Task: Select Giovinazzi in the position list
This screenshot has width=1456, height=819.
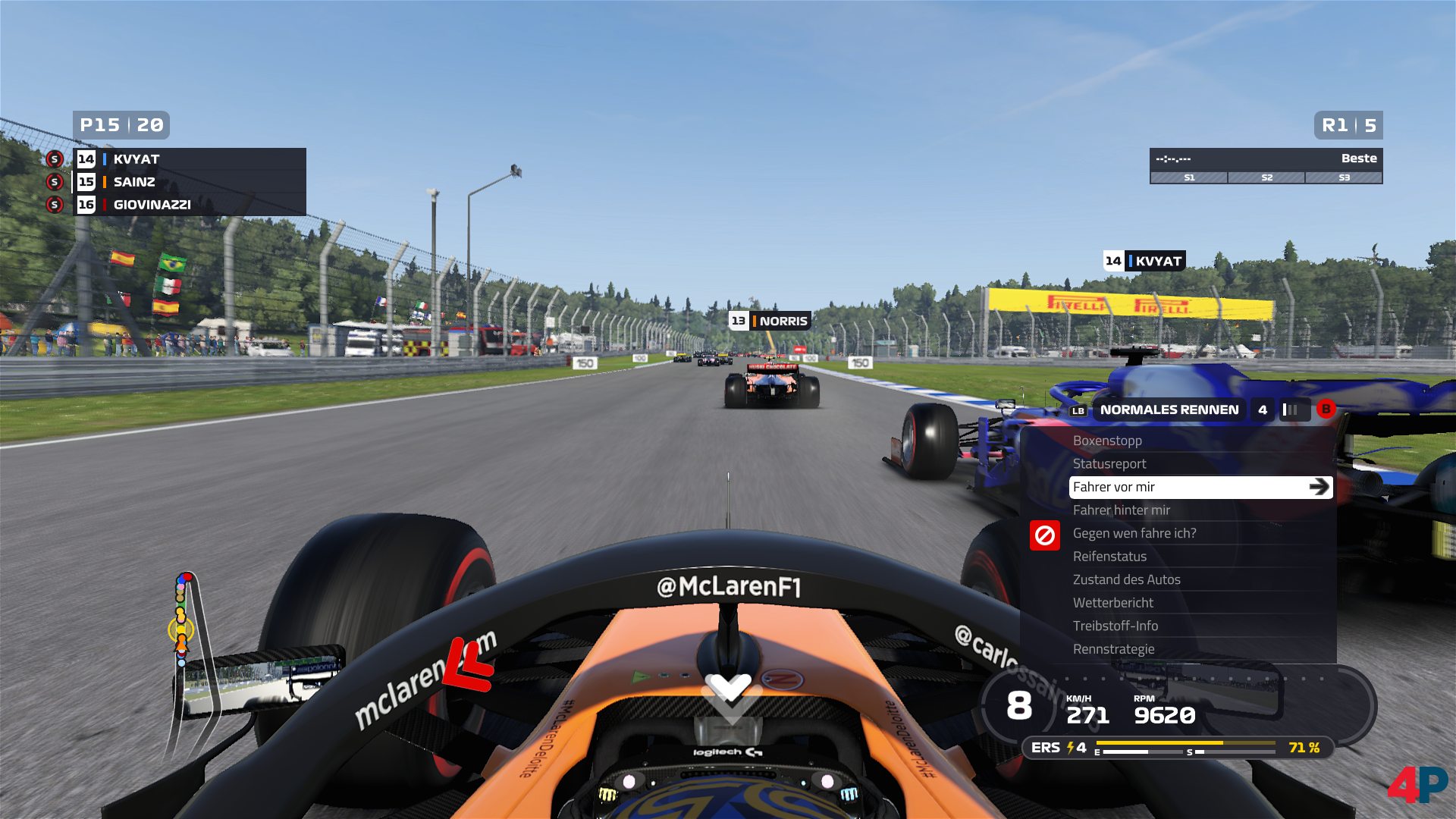Action: tap(152, 205)
